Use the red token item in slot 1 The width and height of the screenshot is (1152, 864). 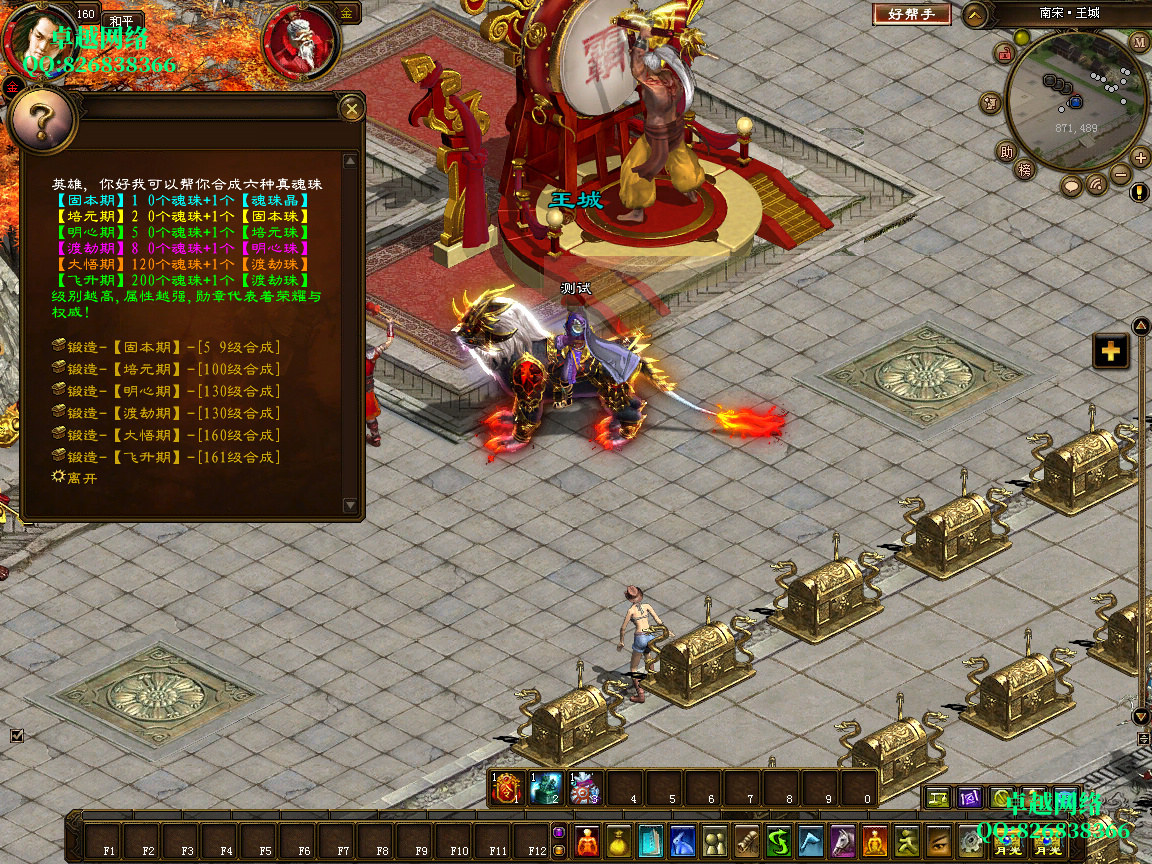click(507, 788)
